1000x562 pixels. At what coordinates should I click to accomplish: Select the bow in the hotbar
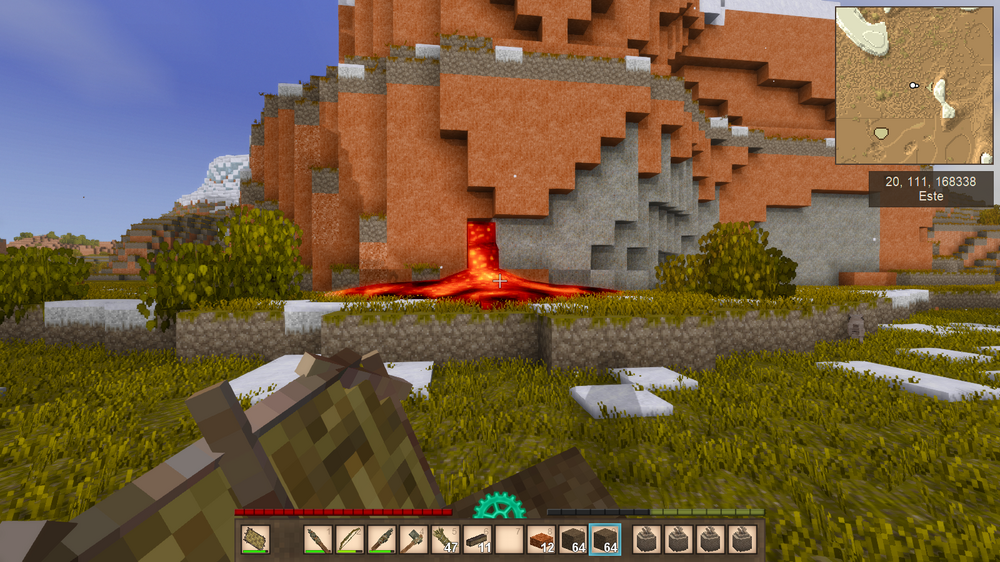coord(350,539)
